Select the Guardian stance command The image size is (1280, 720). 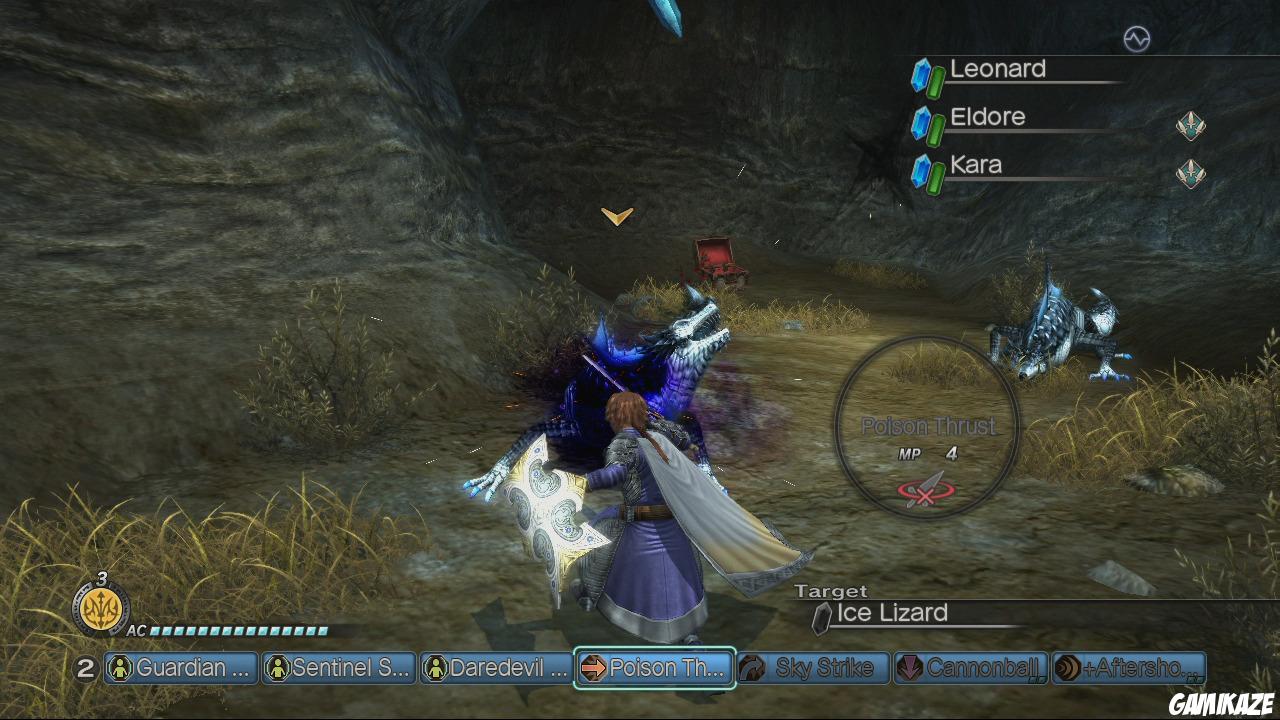tap(181, 668)
